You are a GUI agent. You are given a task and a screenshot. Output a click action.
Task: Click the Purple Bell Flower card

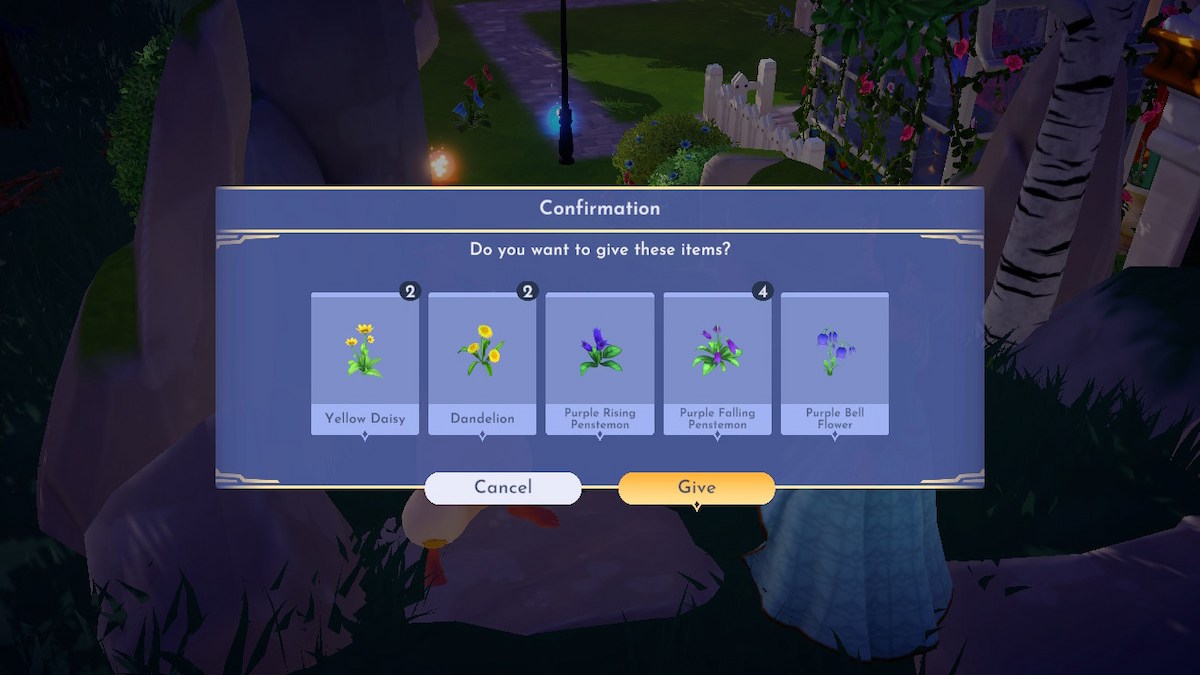pyautogui.click(x=835, y=364)
